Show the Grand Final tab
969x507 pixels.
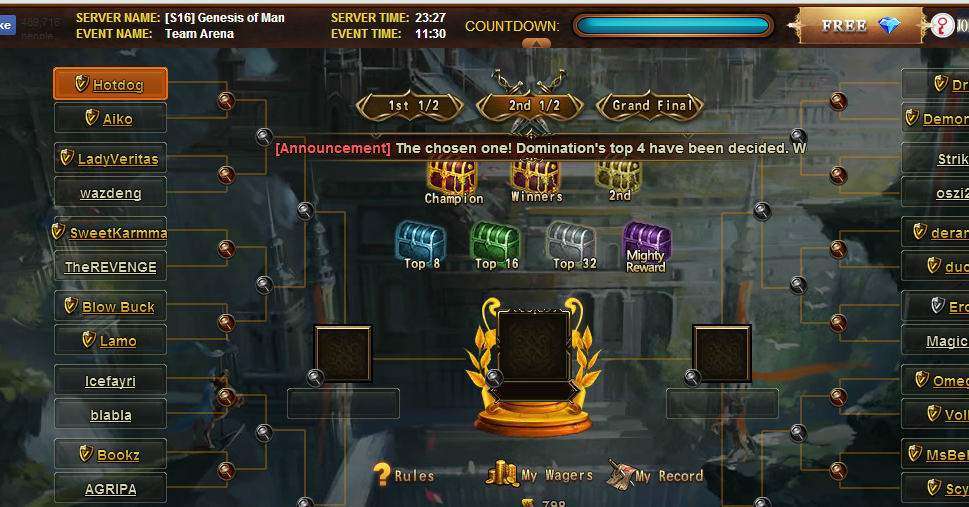[x=651, y=106]
